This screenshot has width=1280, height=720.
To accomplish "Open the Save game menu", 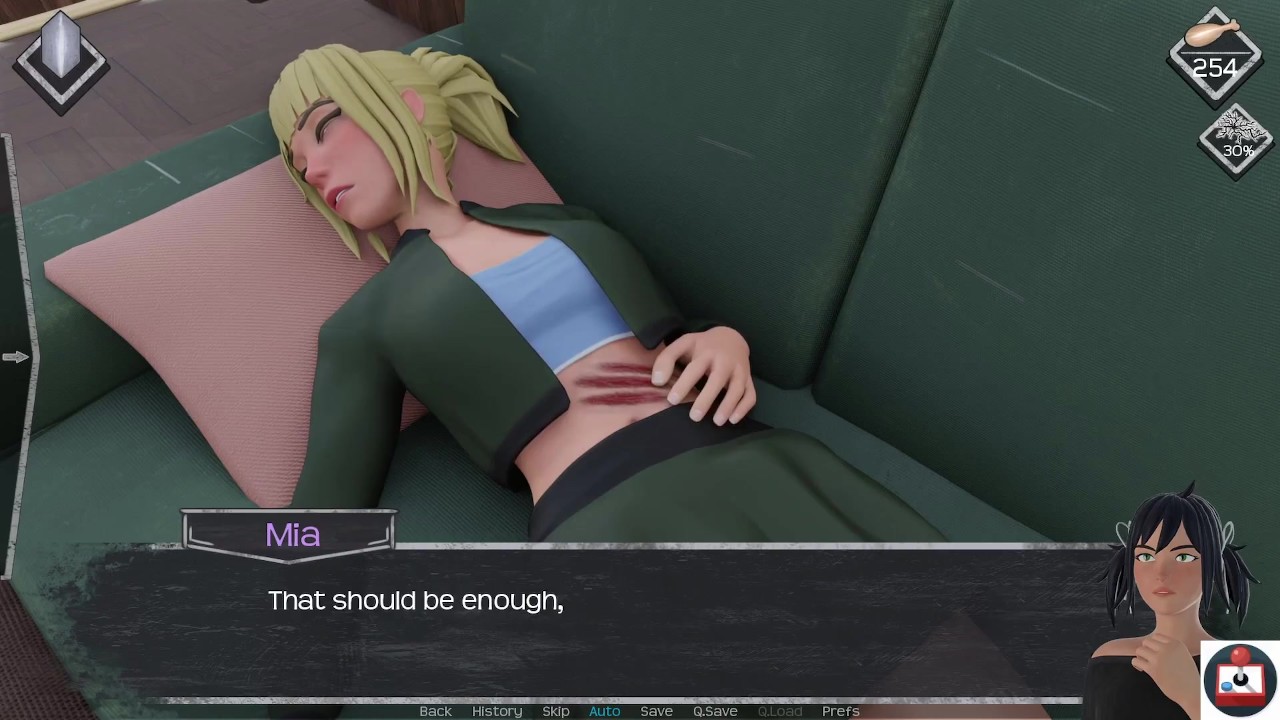I will (656, 711).
